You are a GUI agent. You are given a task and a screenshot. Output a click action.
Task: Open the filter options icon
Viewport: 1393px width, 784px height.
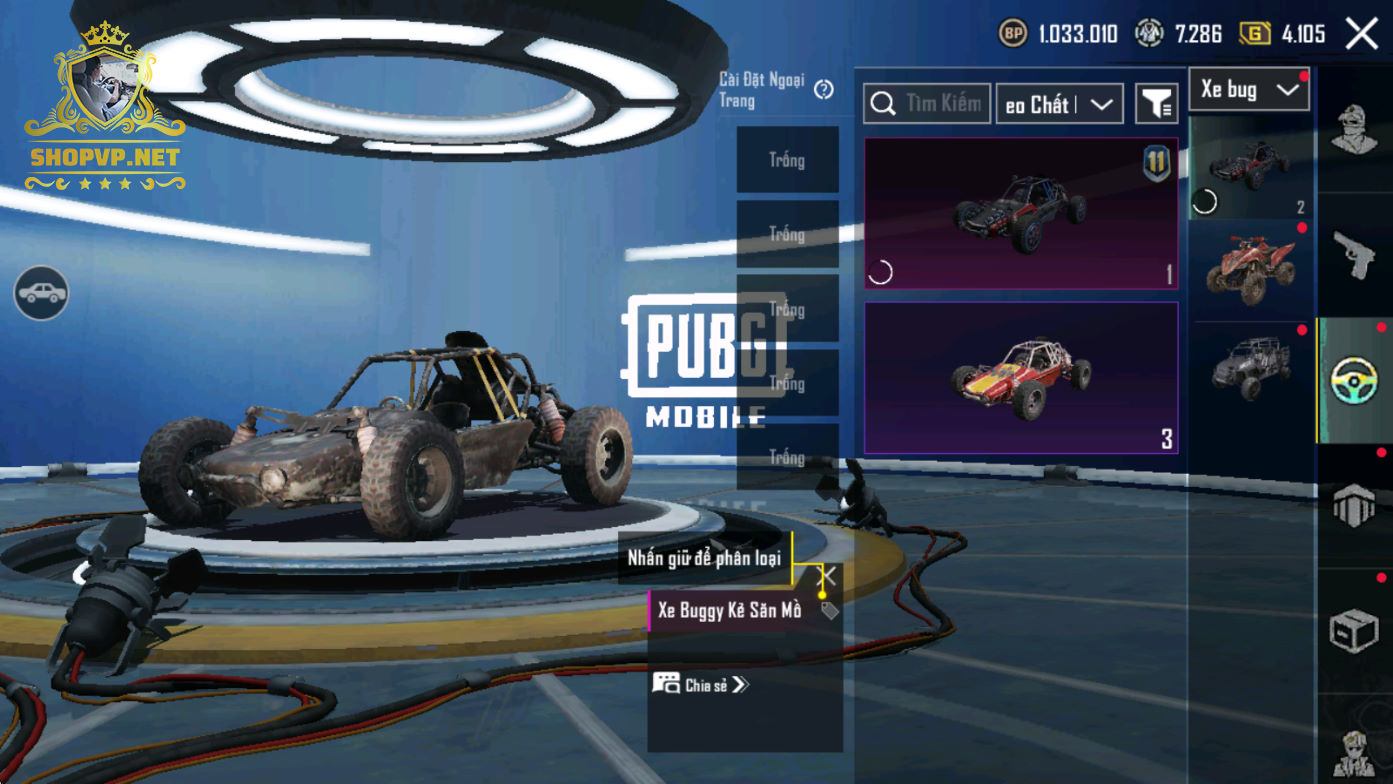[1157, 104]
